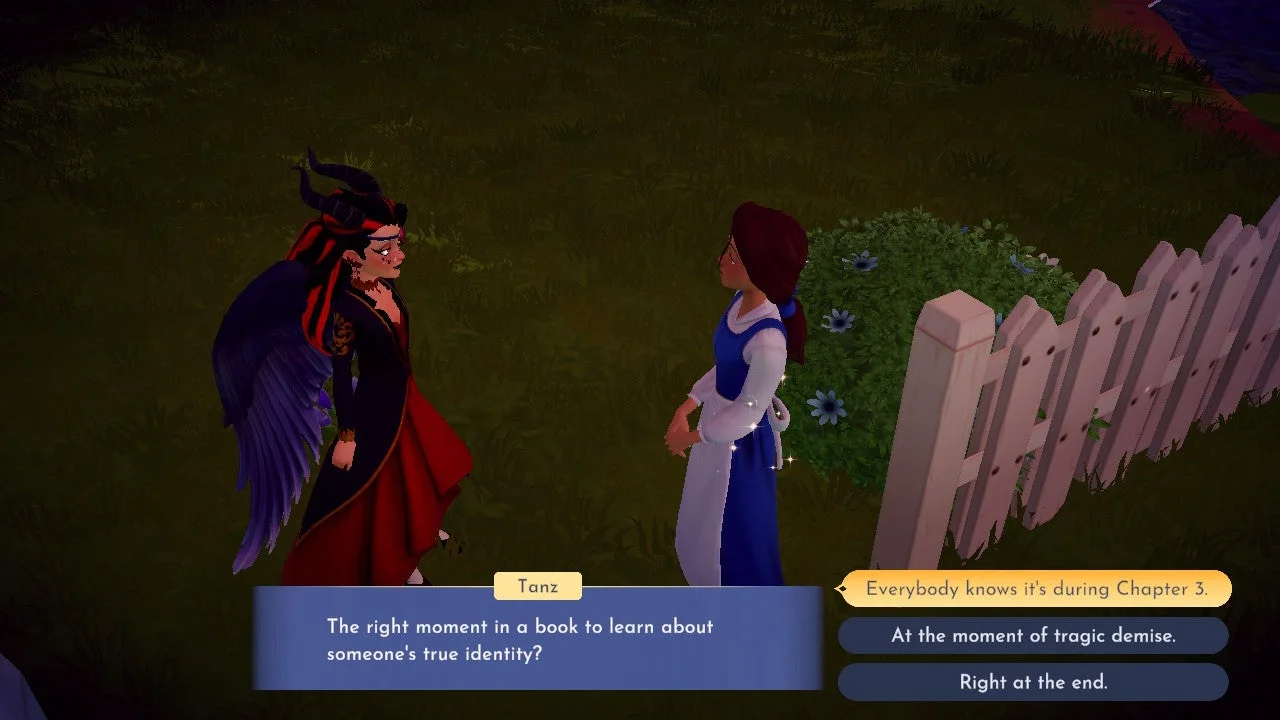Choose "Everybody knows it's during Chapter 3." reply
Image resolution: width=1280 pixels, height=720 pixels.
1036,589
